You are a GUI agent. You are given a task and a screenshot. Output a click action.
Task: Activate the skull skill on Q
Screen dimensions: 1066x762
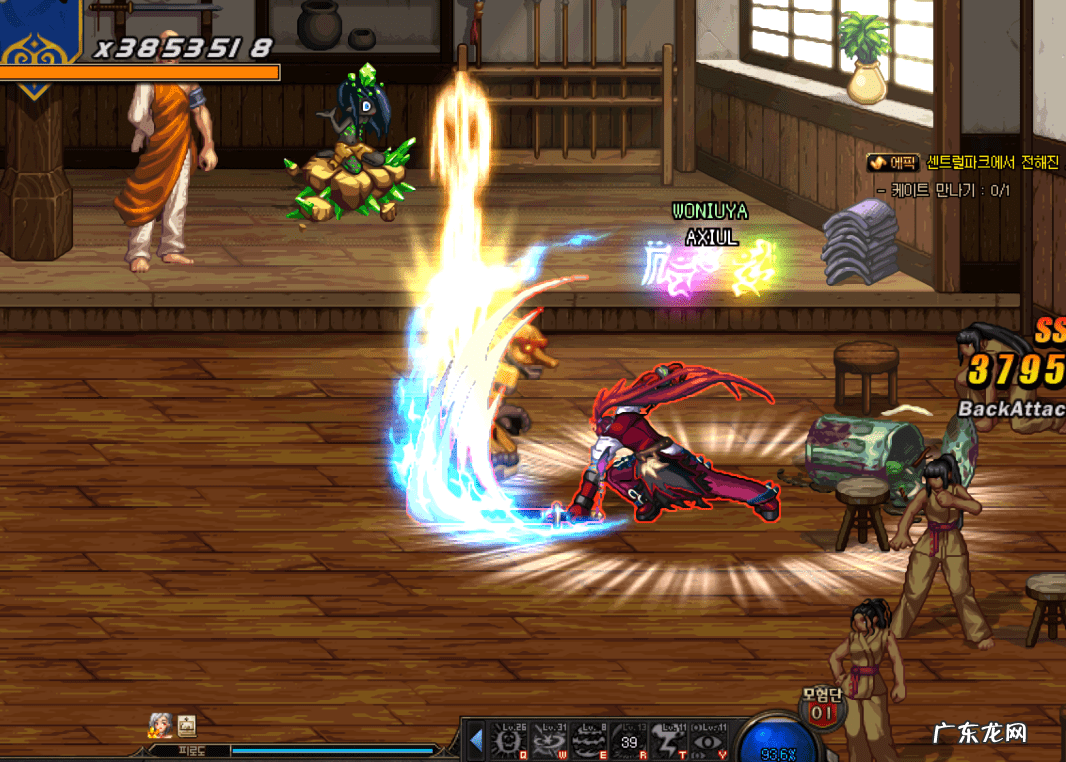pyautogui.click(x=507, y=741)
